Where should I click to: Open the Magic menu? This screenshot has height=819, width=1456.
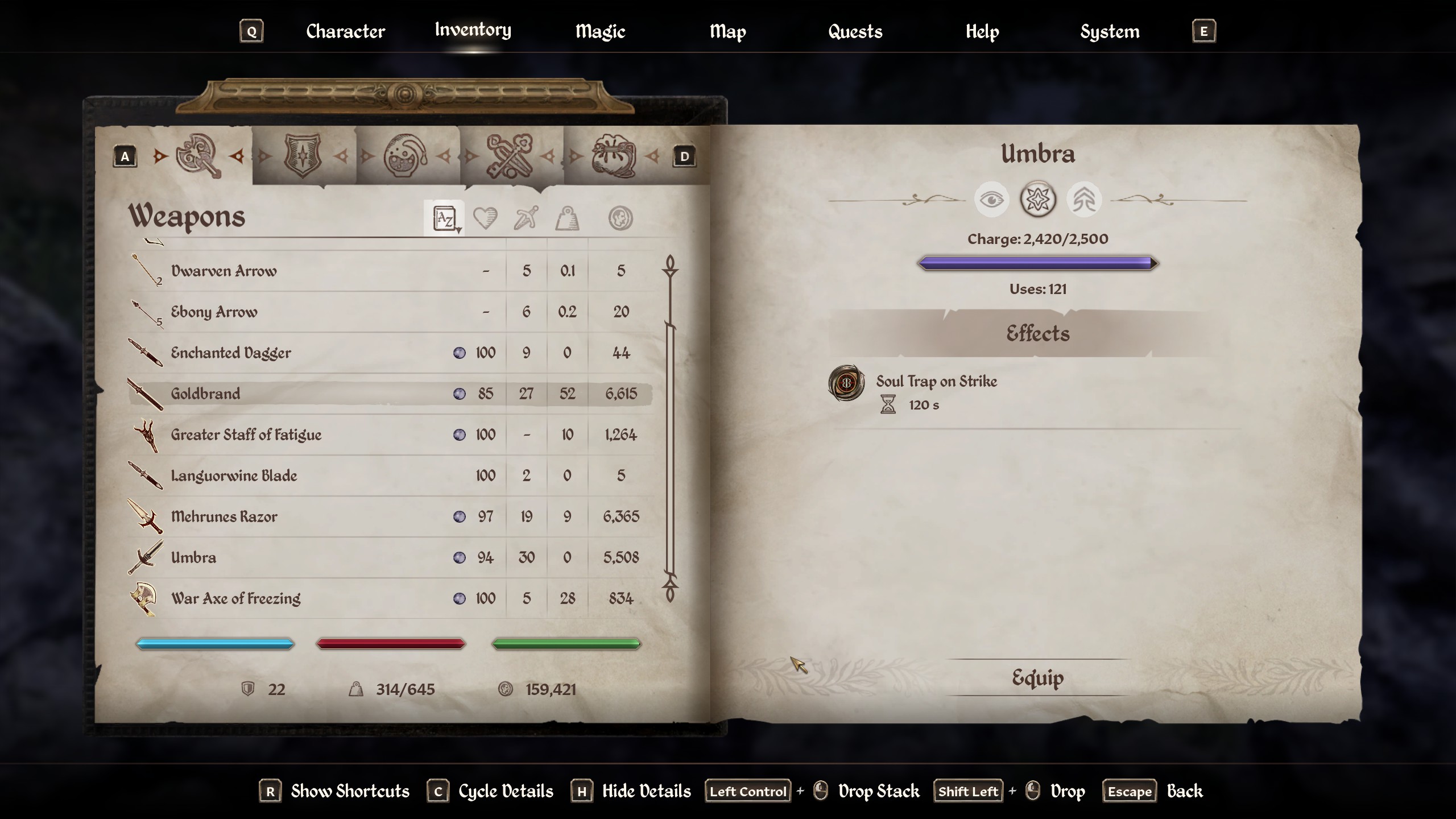(600, 31)
